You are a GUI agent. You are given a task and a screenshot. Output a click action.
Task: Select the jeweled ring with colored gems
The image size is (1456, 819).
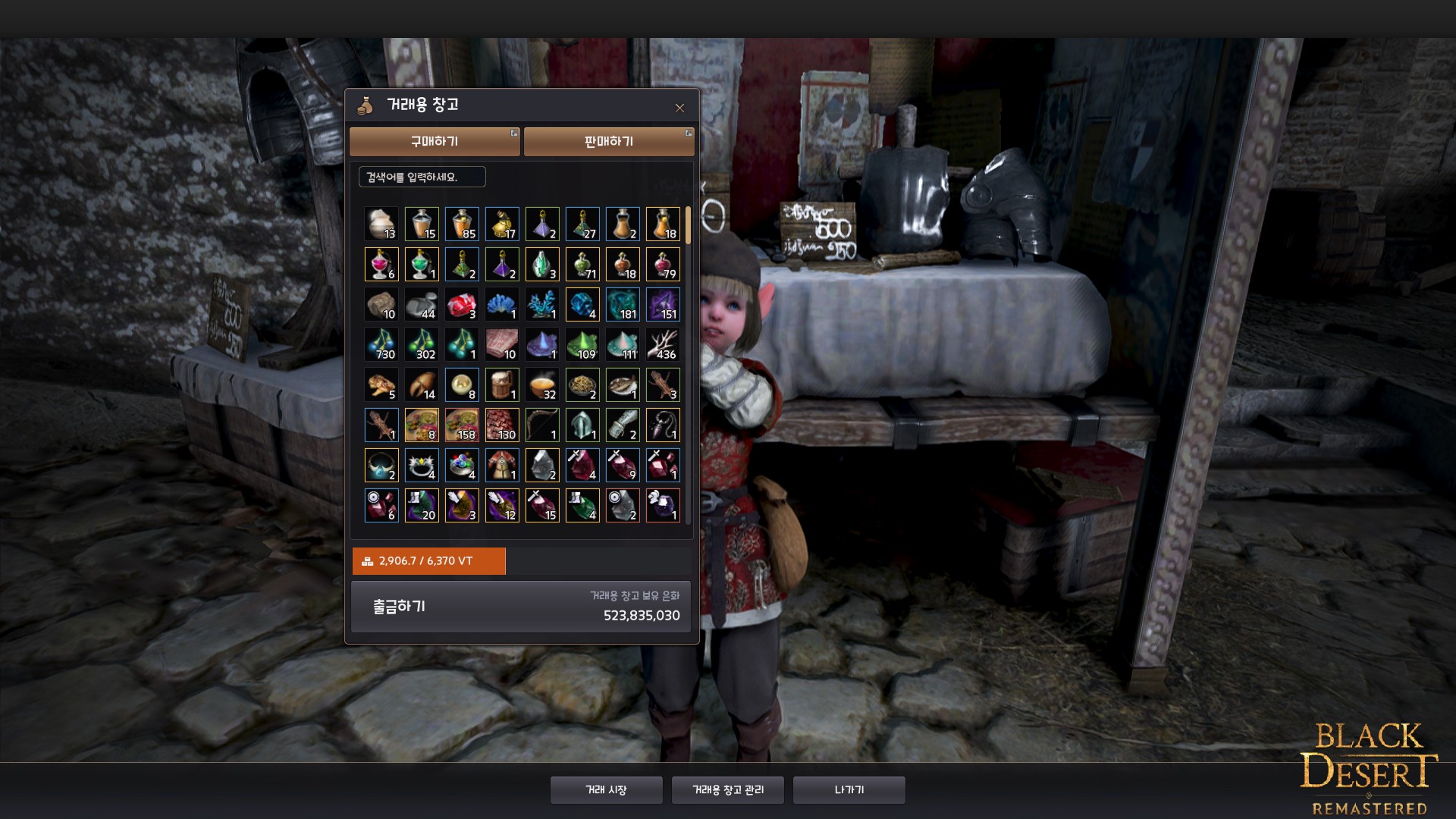tap(462, 466)
